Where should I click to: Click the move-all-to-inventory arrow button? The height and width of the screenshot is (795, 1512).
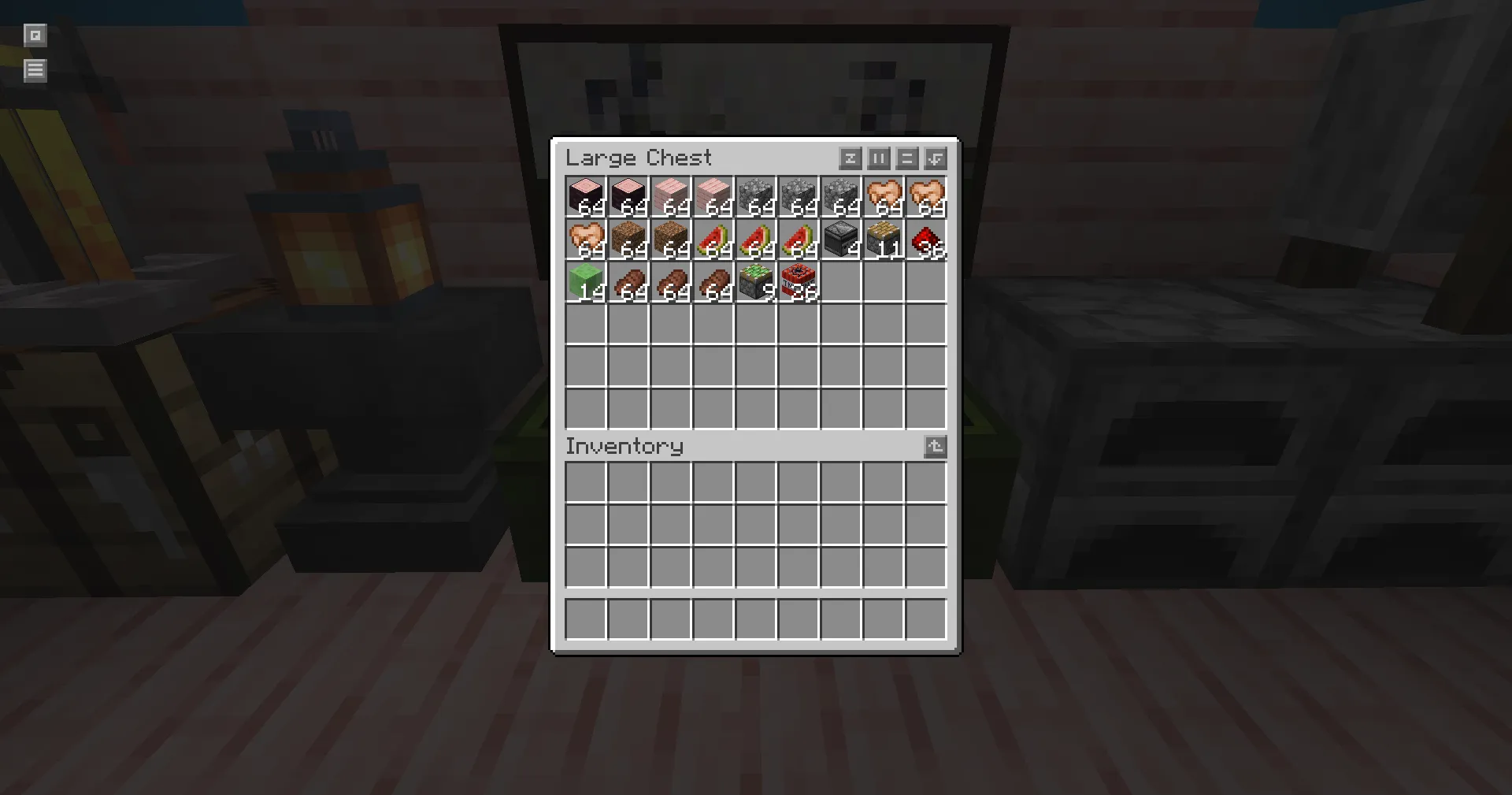click(934, 158)
